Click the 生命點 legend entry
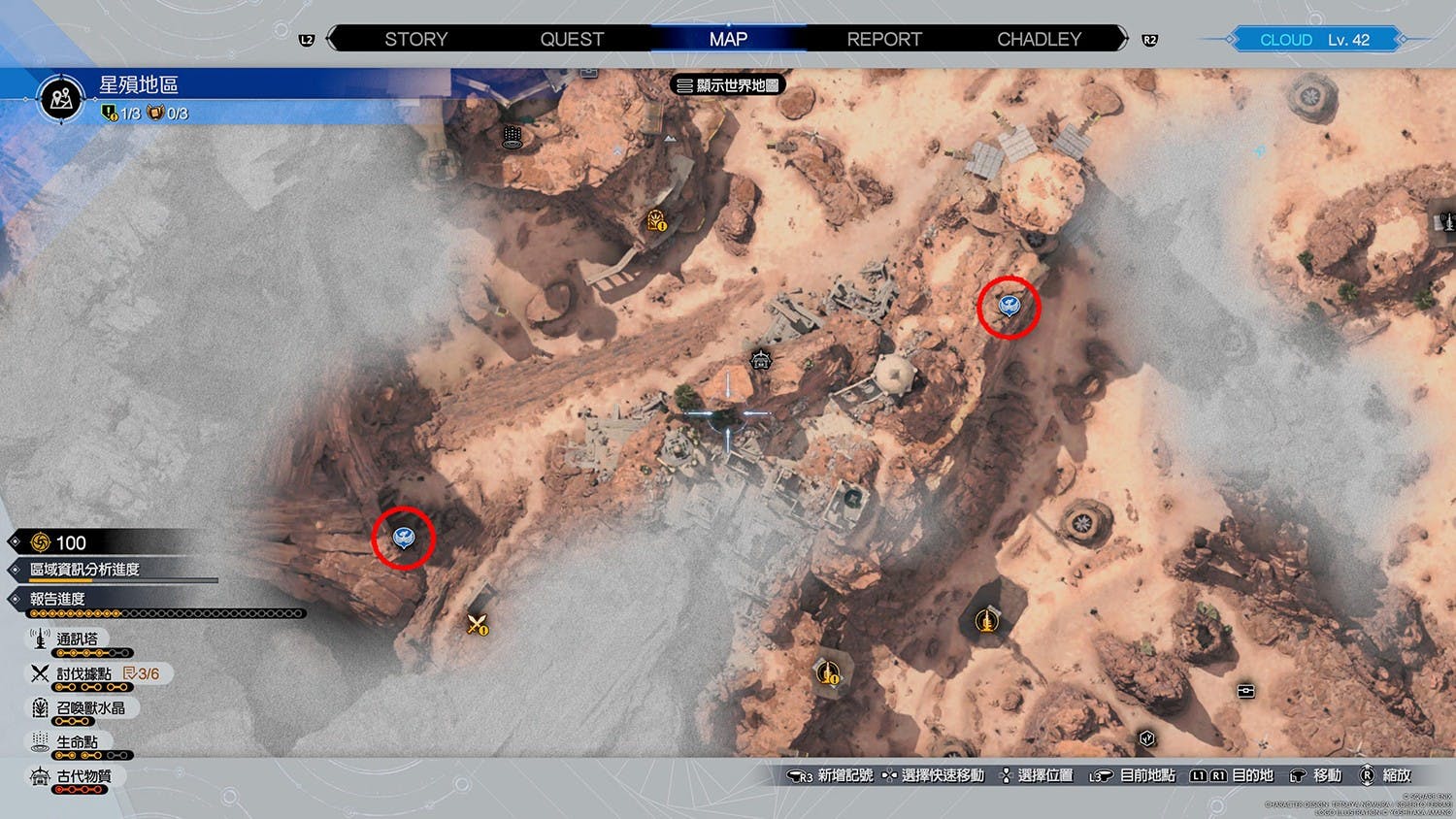Screen dimensions: 1456x819 click(77, 742)
